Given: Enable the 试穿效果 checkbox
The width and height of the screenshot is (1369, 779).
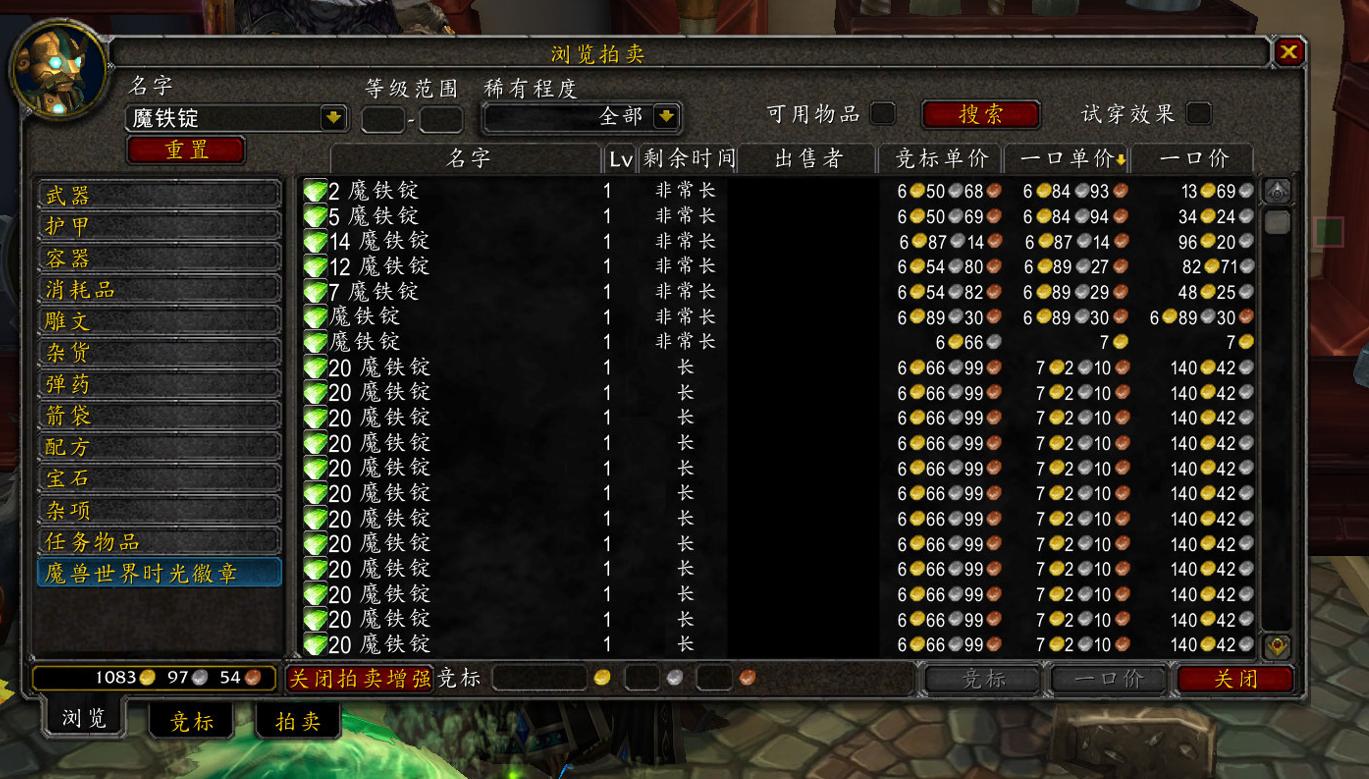Looking at the screenshot, I should coord(1198,114).
